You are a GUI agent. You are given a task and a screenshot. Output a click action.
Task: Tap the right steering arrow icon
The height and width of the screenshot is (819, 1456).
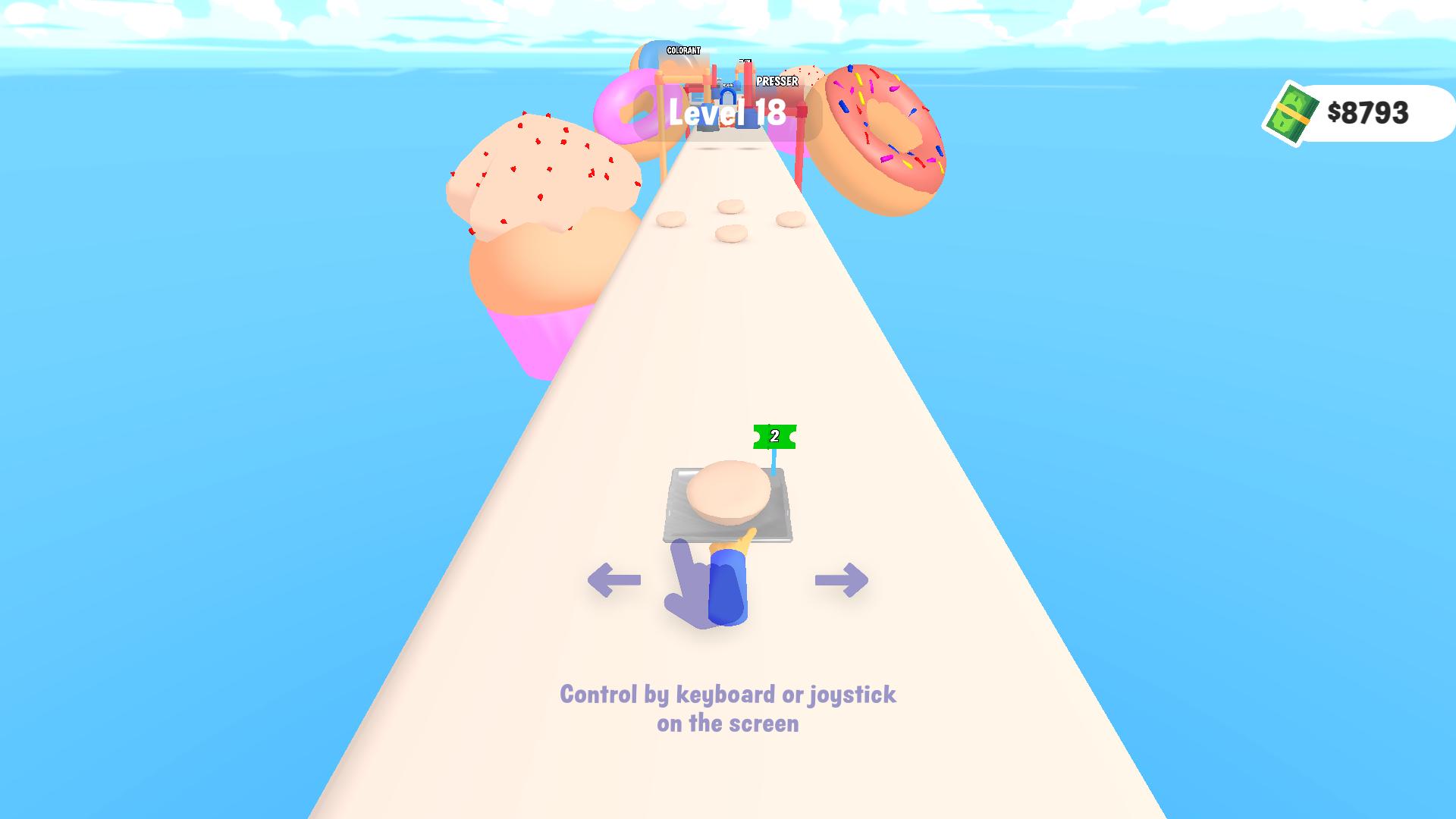click(x=839, y=581)
